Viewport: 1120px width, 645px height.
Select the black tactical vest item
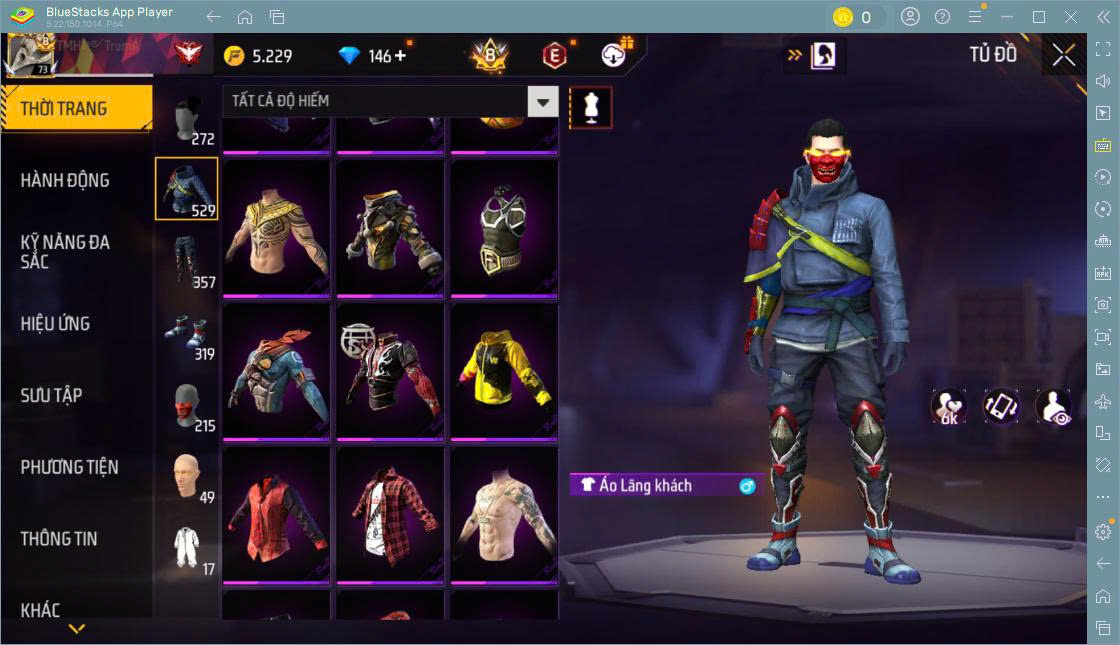click(x=504, y=227)
